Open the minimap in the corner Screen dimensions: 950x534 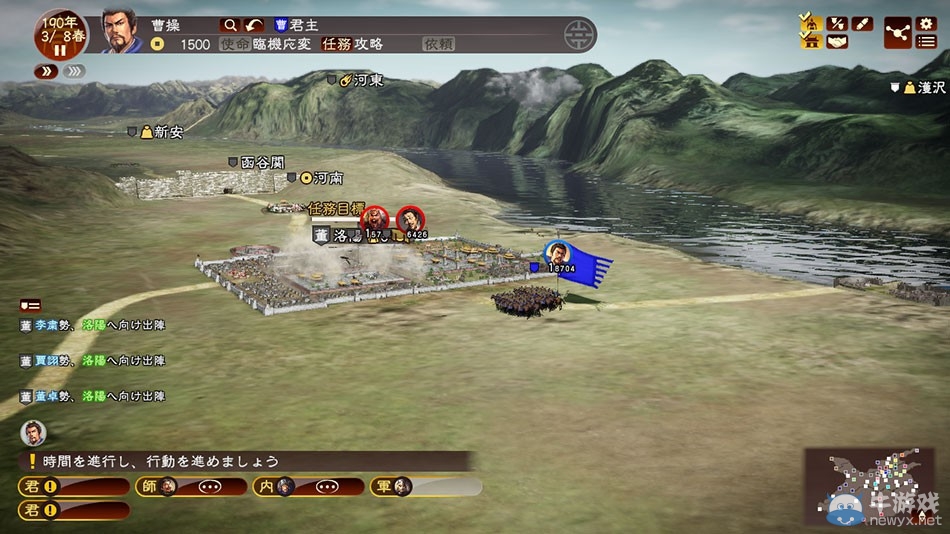(868, 487)
